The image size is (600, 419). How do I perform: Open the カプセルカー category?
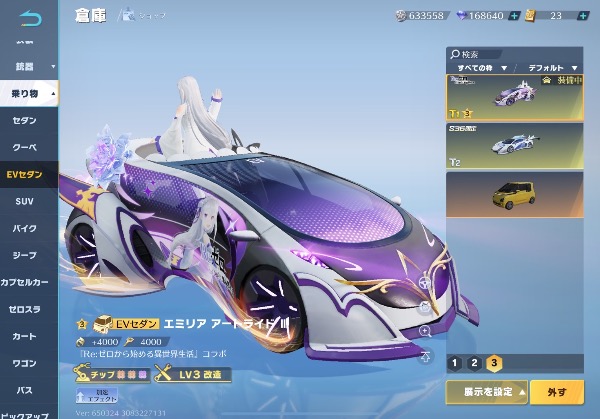[26, 282]
